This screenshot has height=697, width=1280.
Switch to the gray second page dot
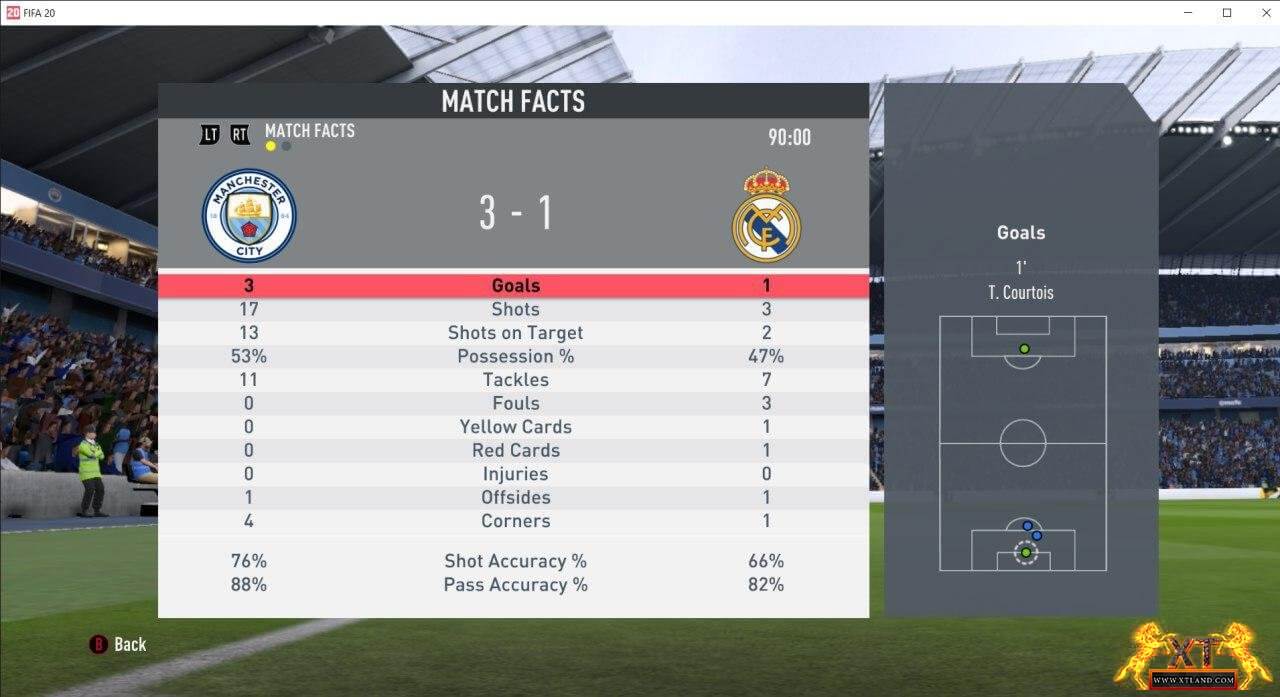286,146
